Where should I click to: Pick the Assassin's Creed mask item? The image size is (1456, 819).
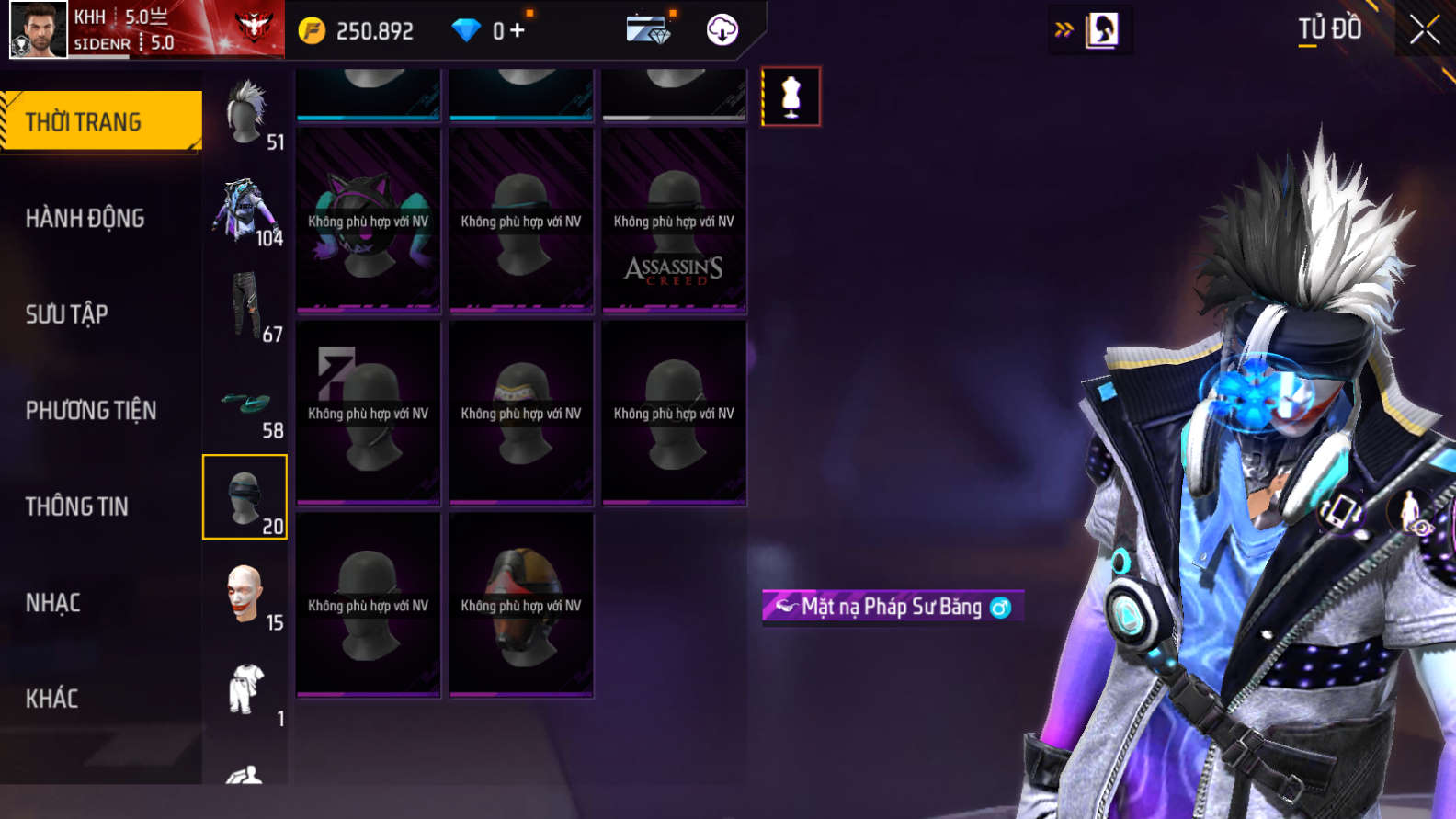[x=674, y=221]
